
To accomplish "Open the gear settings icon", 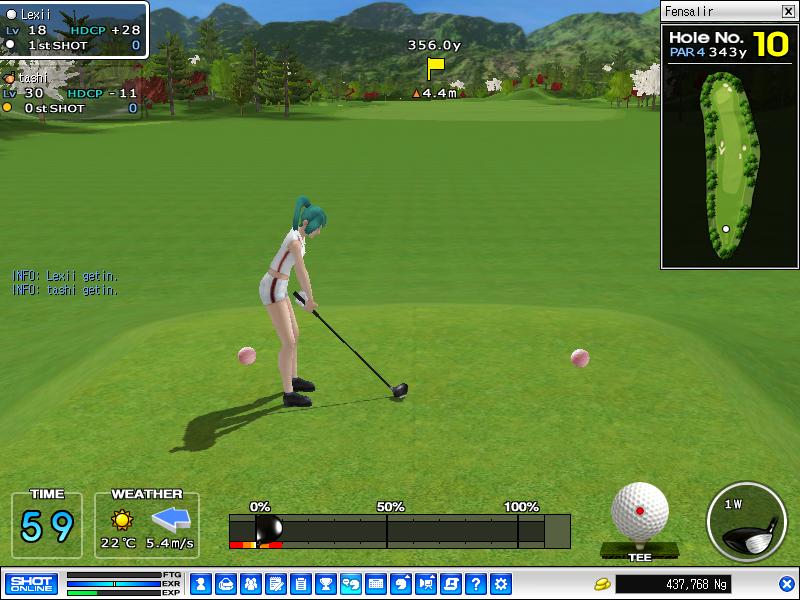I will pyautogui.click(x=501, y=584).
